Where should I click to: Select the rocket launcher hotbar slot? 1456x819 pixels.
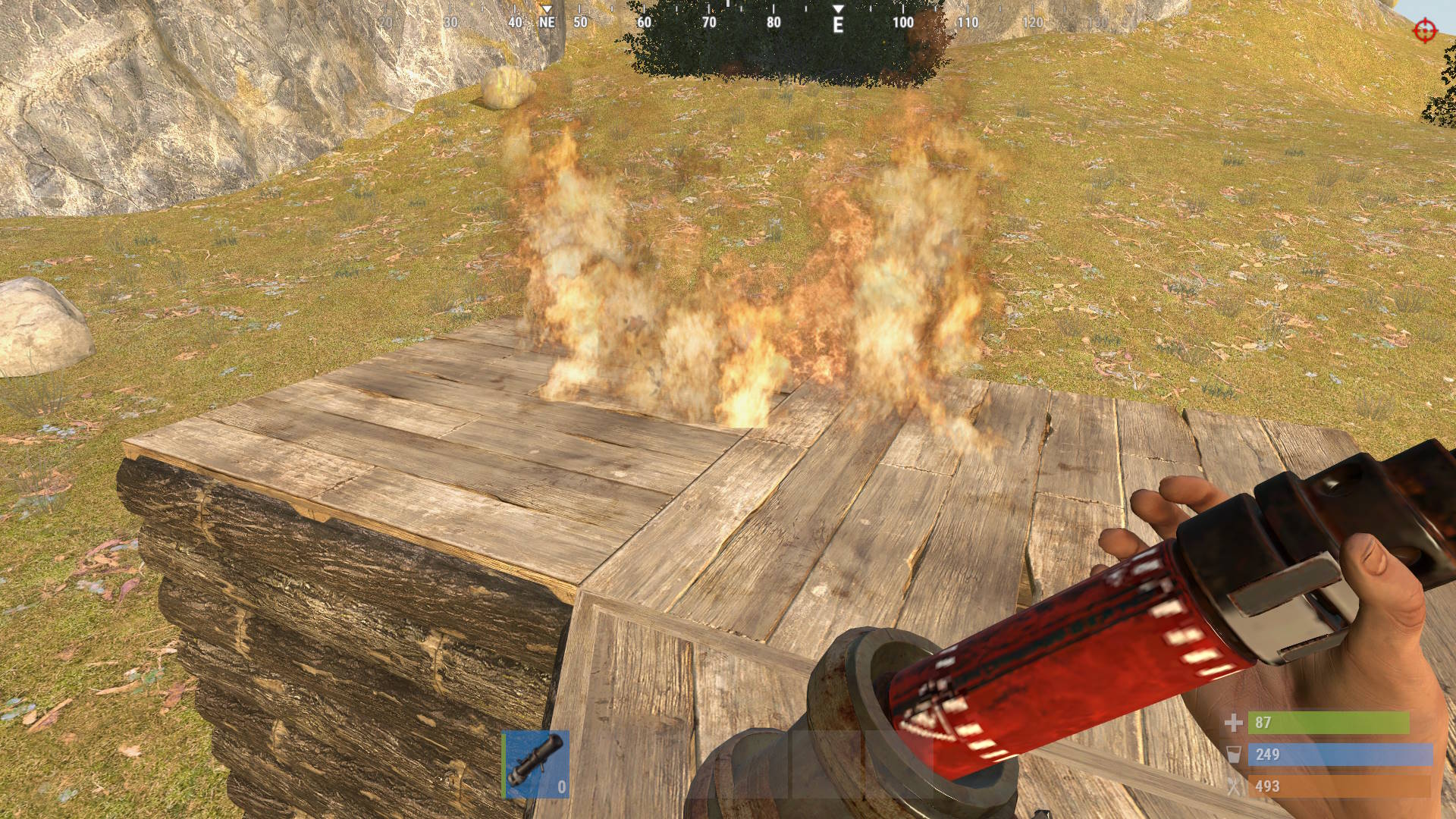pos(536,764)
